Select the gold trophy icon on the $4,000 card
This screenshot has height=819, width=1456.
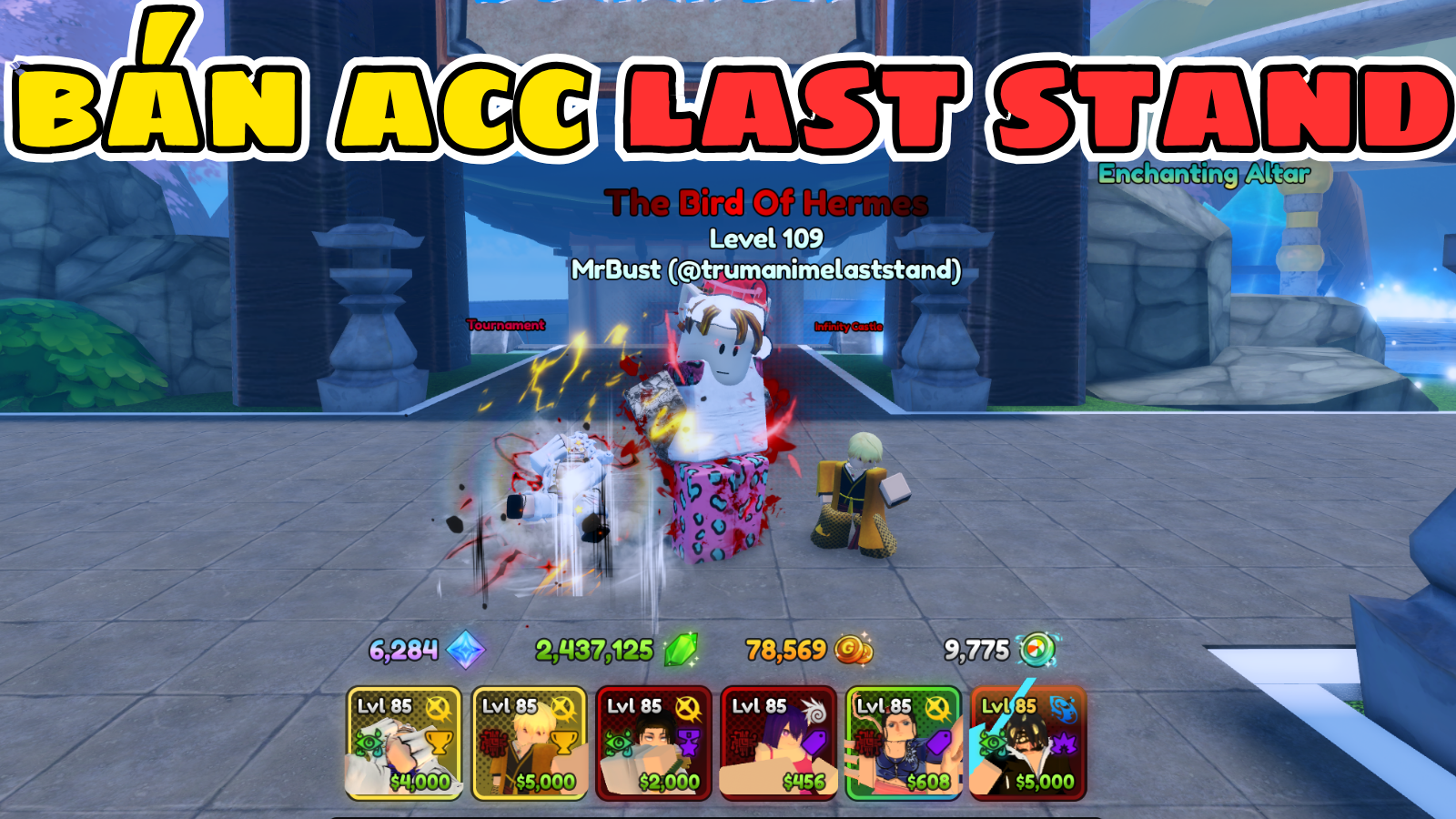439,743
